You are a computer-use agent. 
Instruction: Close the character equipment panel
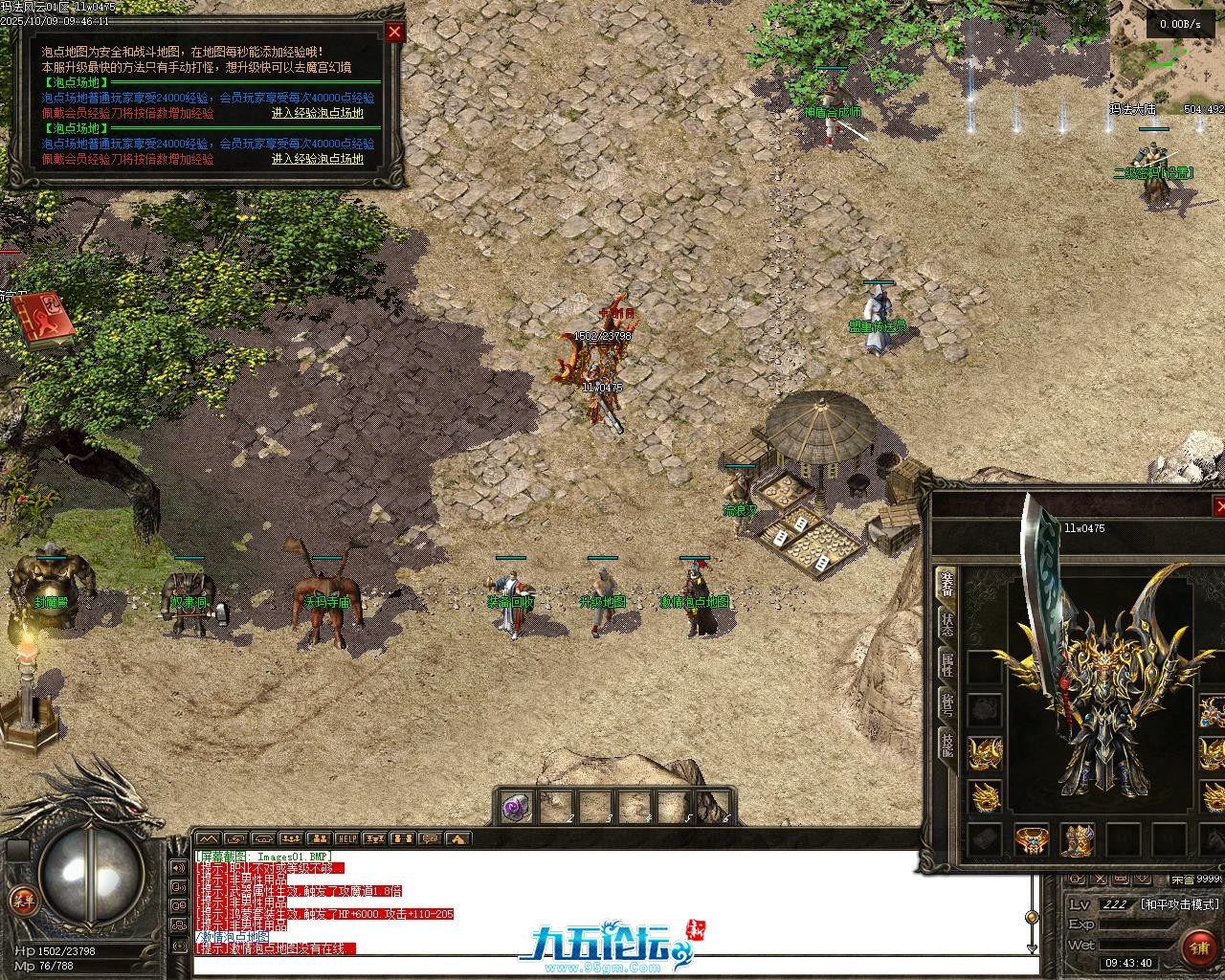tap(1219, 506)
